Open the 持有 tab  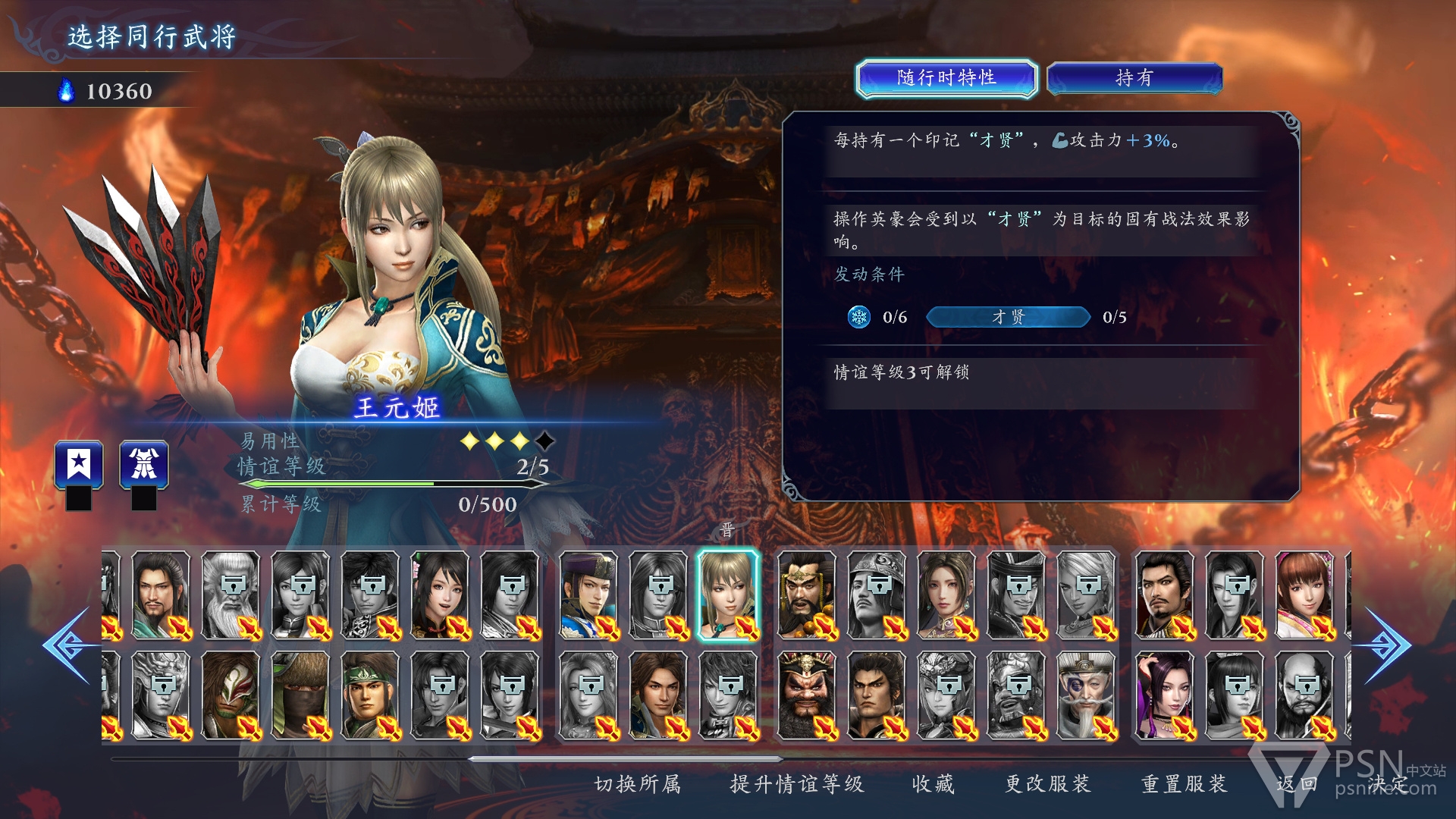point(1134,78)
